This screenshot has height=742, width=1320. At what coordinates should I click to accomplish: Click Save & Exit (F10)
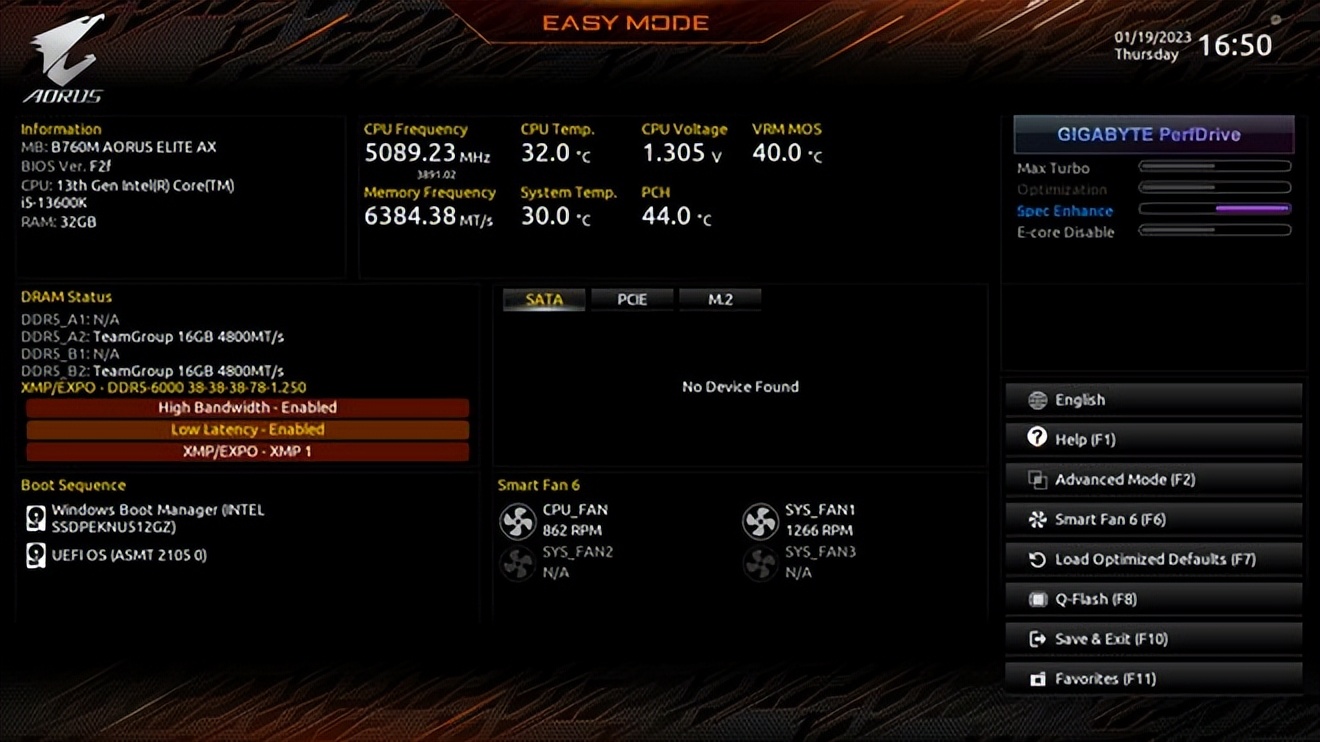pos(1153,639)
